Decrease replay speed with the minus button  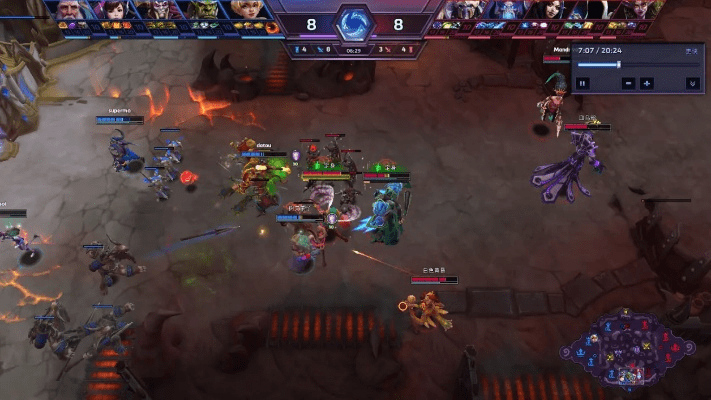pyautogui.click(x=629, y=83)
